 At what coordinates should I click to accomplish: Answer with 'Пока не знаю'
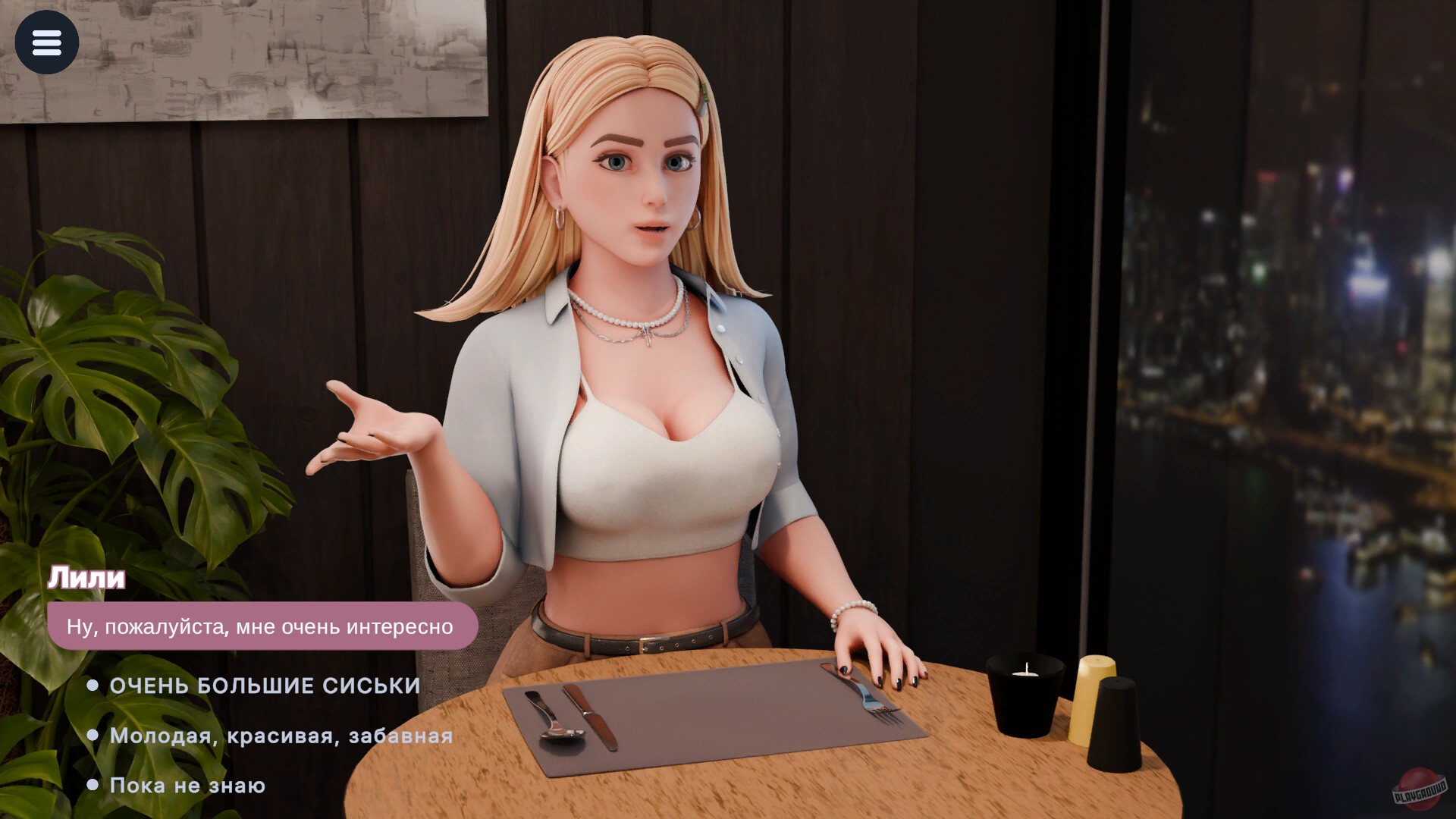click(187, 785)
